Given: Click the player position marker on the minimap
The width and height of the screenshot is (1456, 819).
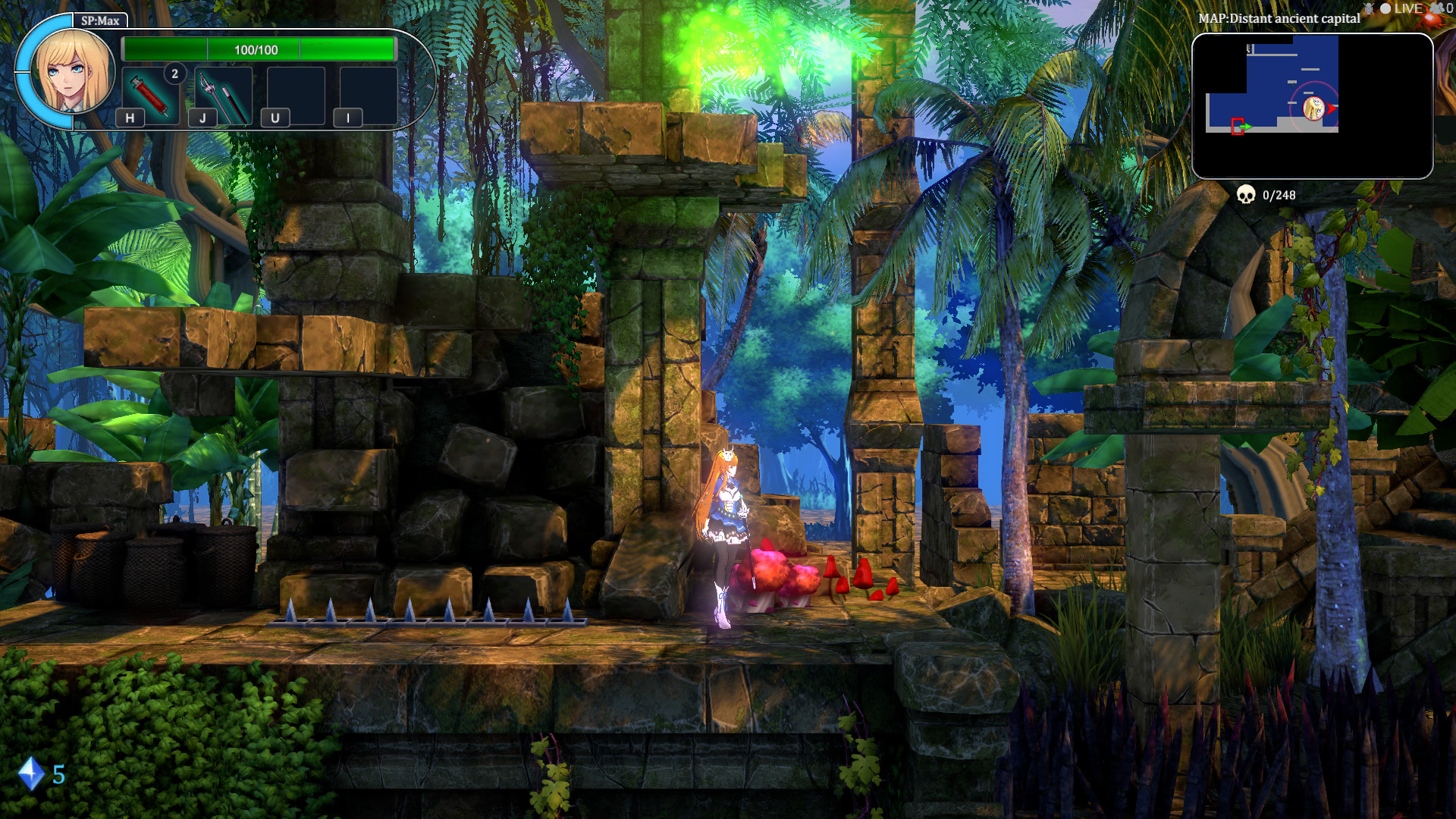Looking at the screenshot, I should pyautogui.click(x=1313, y=108).
